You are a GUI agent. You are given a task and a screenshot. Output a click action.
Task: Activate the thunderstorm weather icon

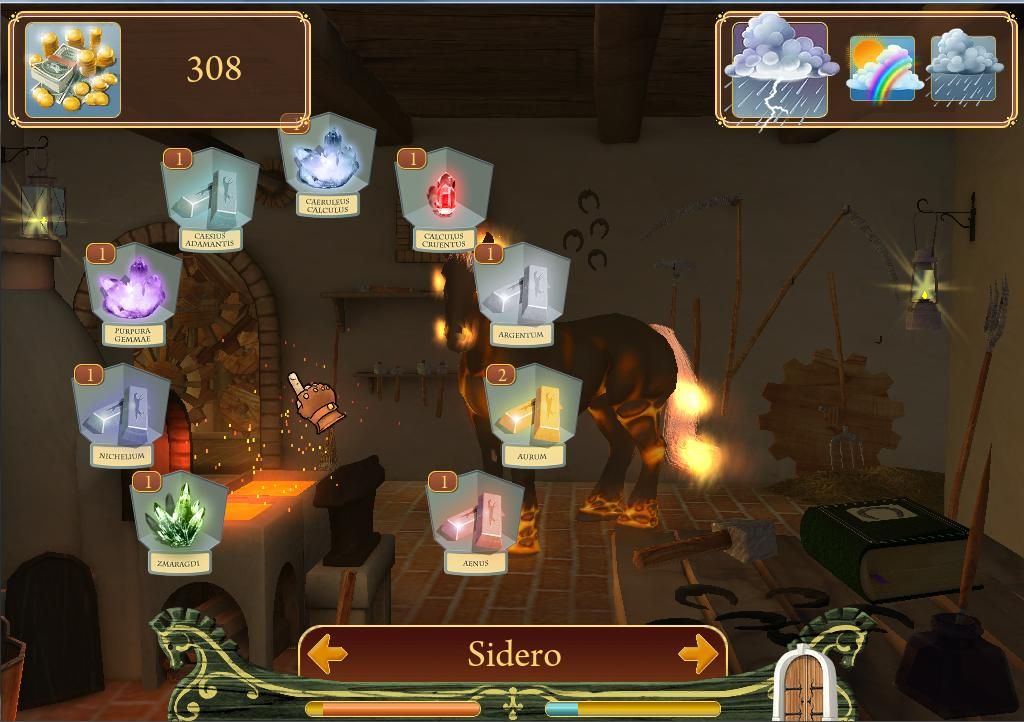780,70
